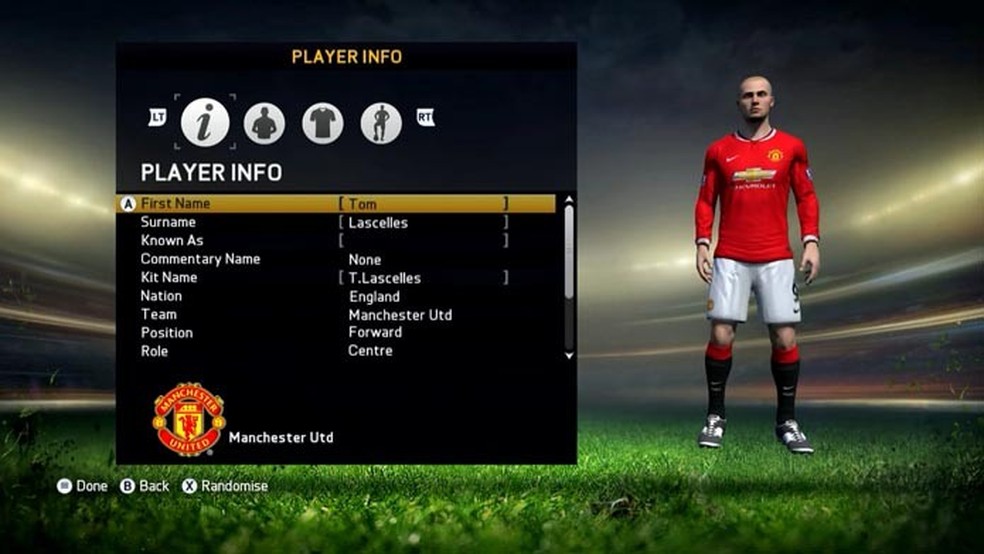984x554 pixels.
Task: Click the list scrollbar up arrow
Action: tap(569, 200)
